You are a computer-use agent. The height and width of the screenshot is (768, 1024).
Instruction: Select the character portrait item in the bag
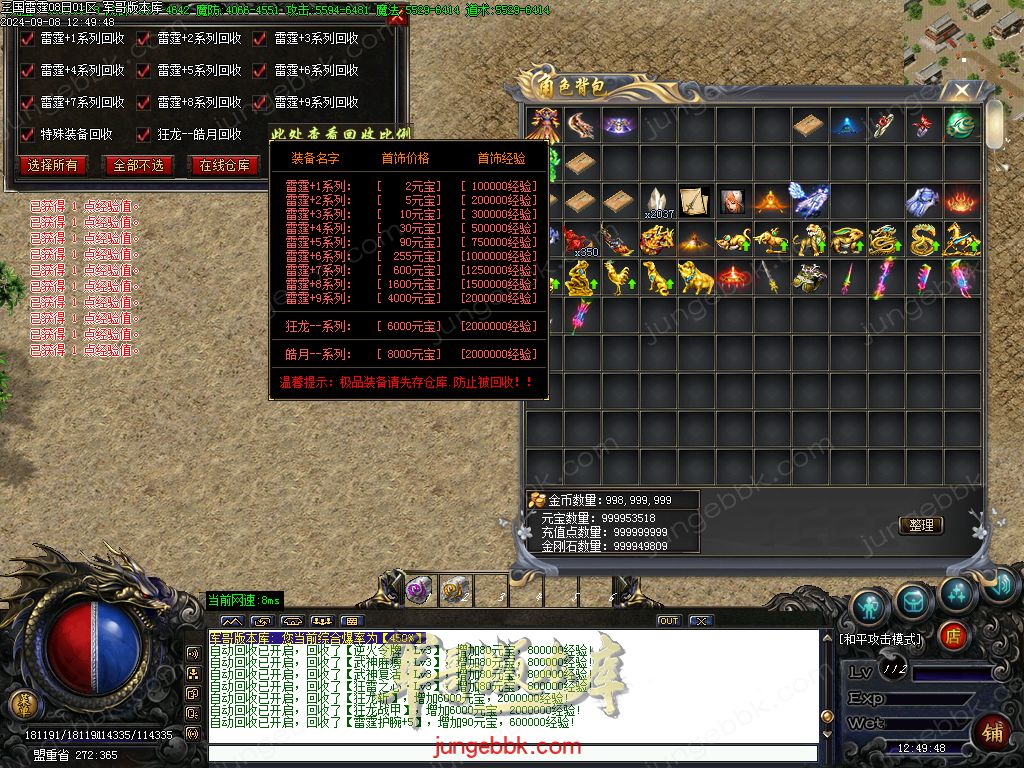tap(733, 201)
